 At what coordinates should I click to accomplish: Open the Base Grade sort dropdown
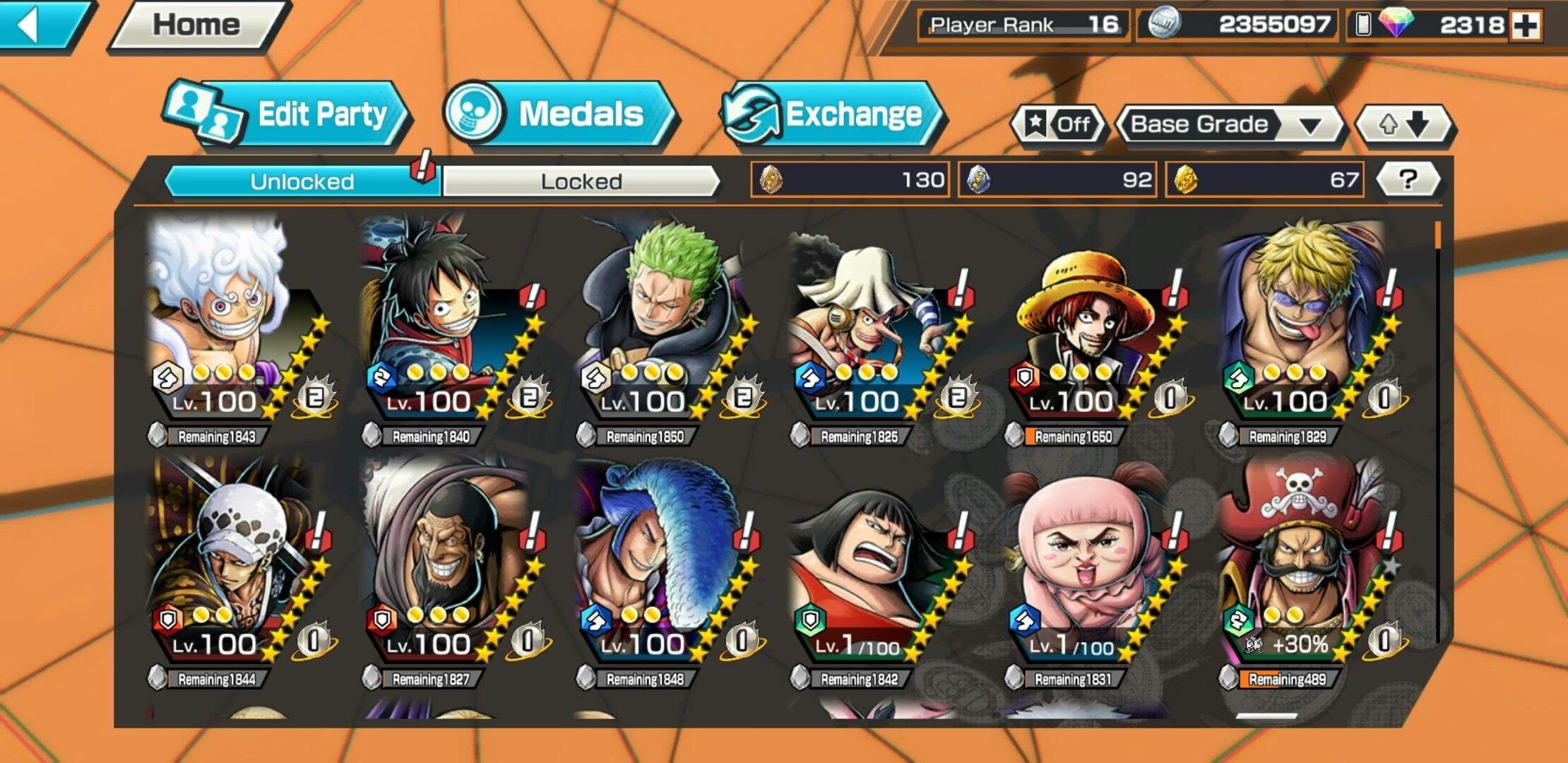pos(1228,124)
